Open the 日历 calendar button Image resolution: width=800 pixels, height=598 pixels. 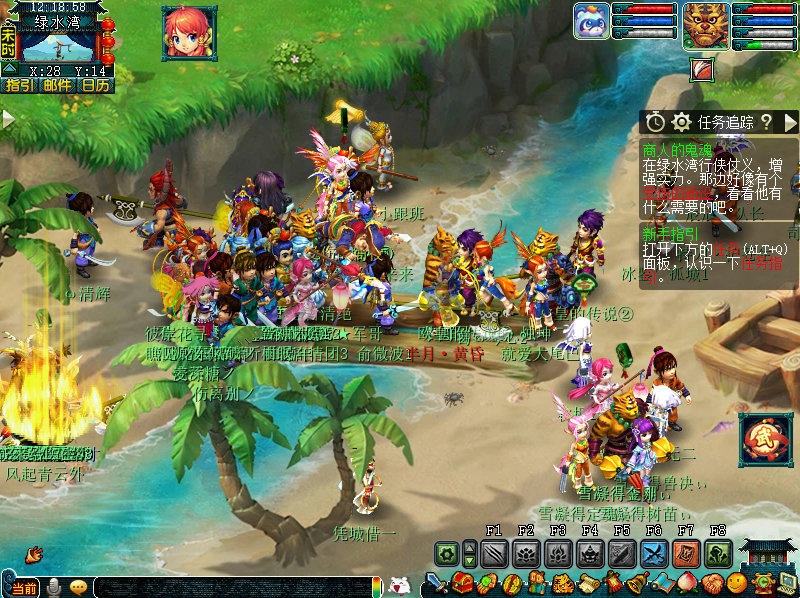[x=96, y=86]
